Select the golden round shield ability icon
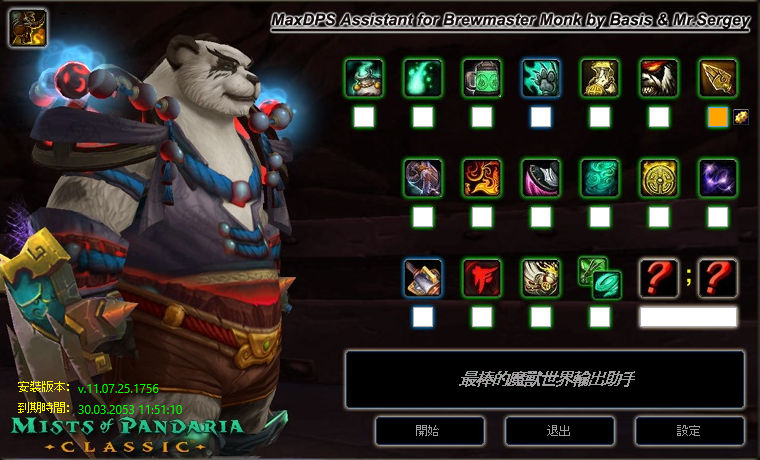This screenshot has height=460, width=760. click(658, 177)
